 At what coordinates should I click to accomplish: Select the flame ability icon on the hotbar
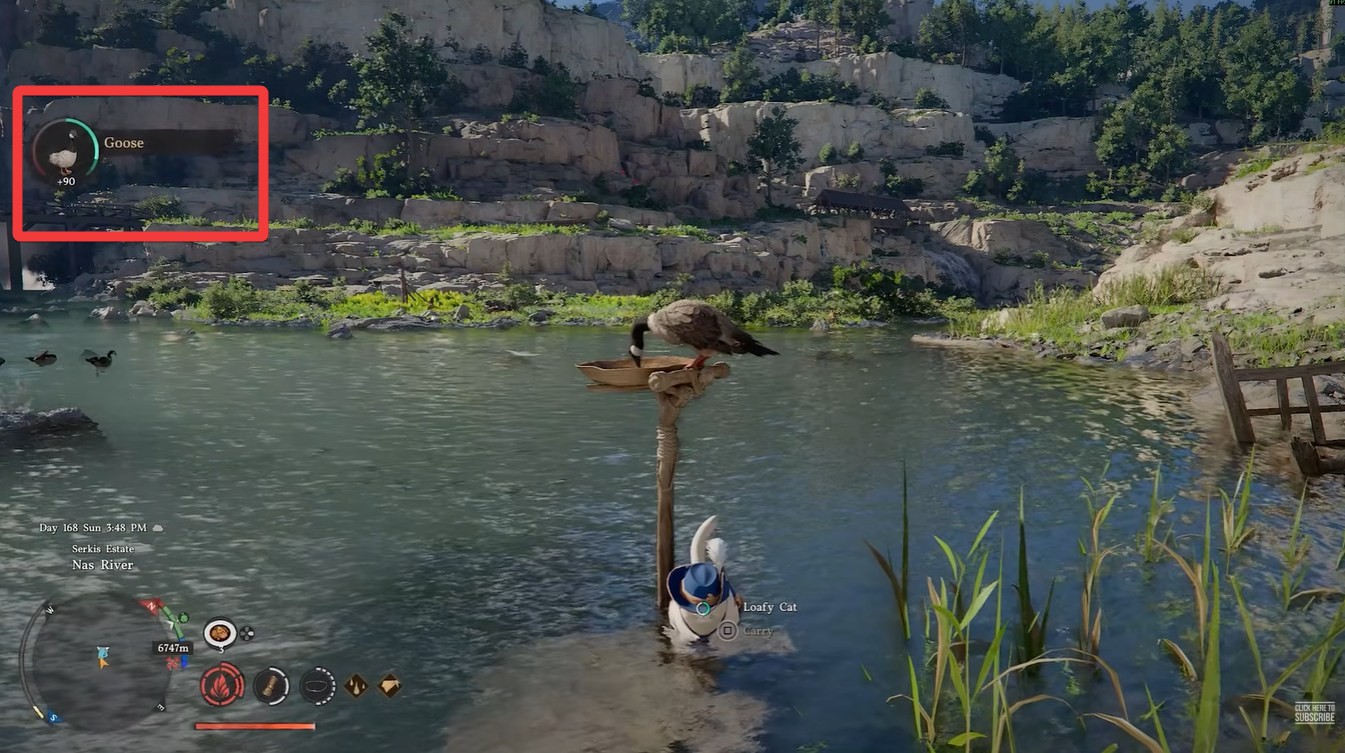tap(222, 686)
